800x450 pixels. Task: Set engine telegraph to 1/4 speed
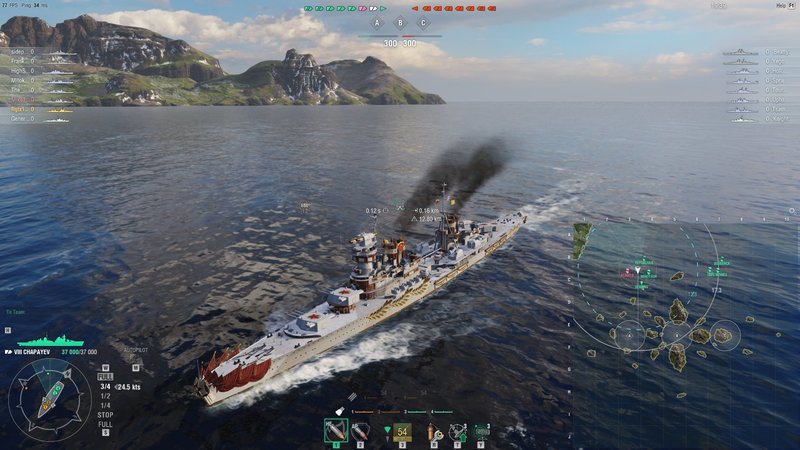104,404
